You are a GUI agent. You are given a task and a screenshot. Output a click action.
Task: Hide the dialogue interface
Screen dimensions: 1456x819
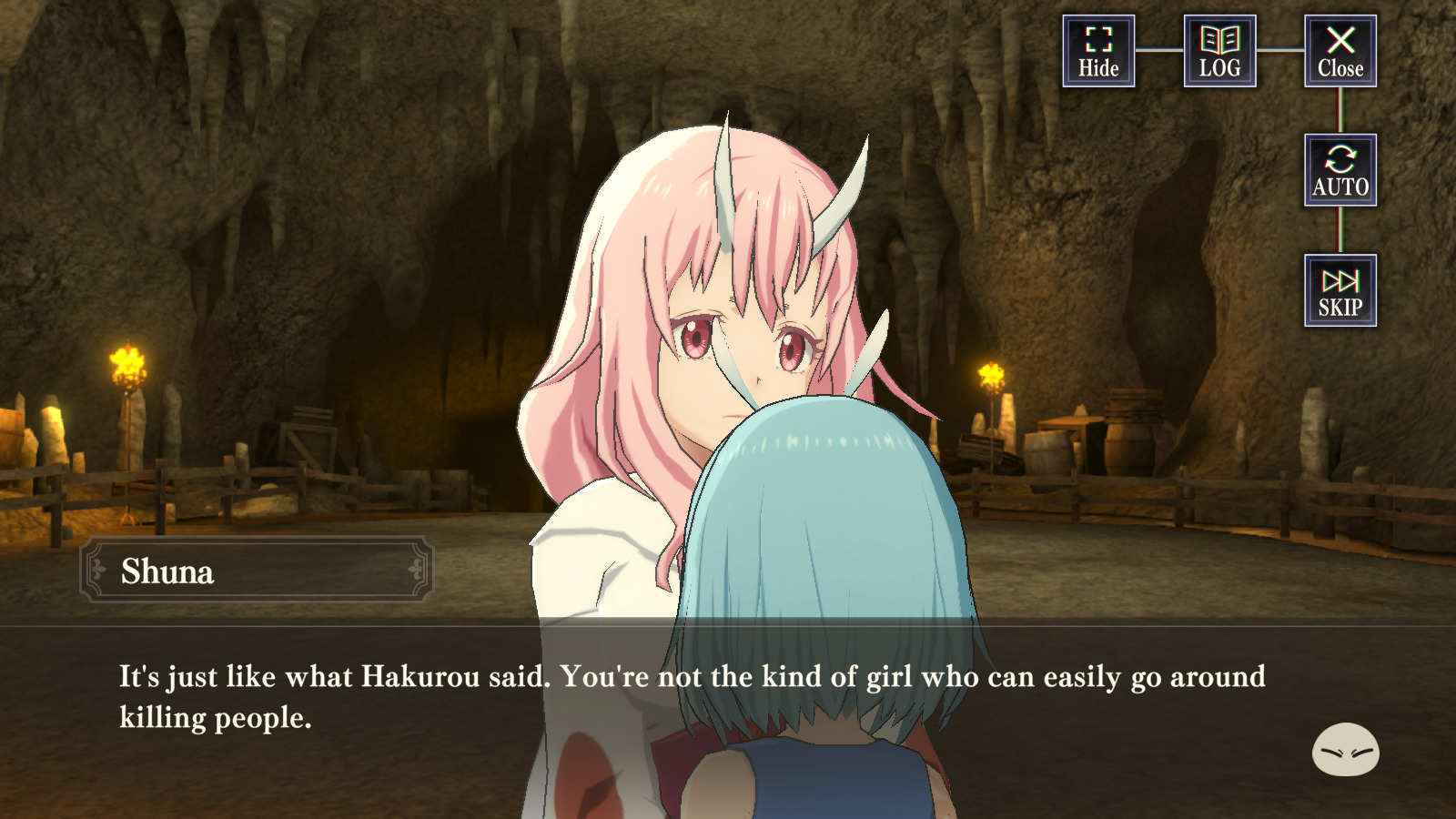click(1098, 51)
